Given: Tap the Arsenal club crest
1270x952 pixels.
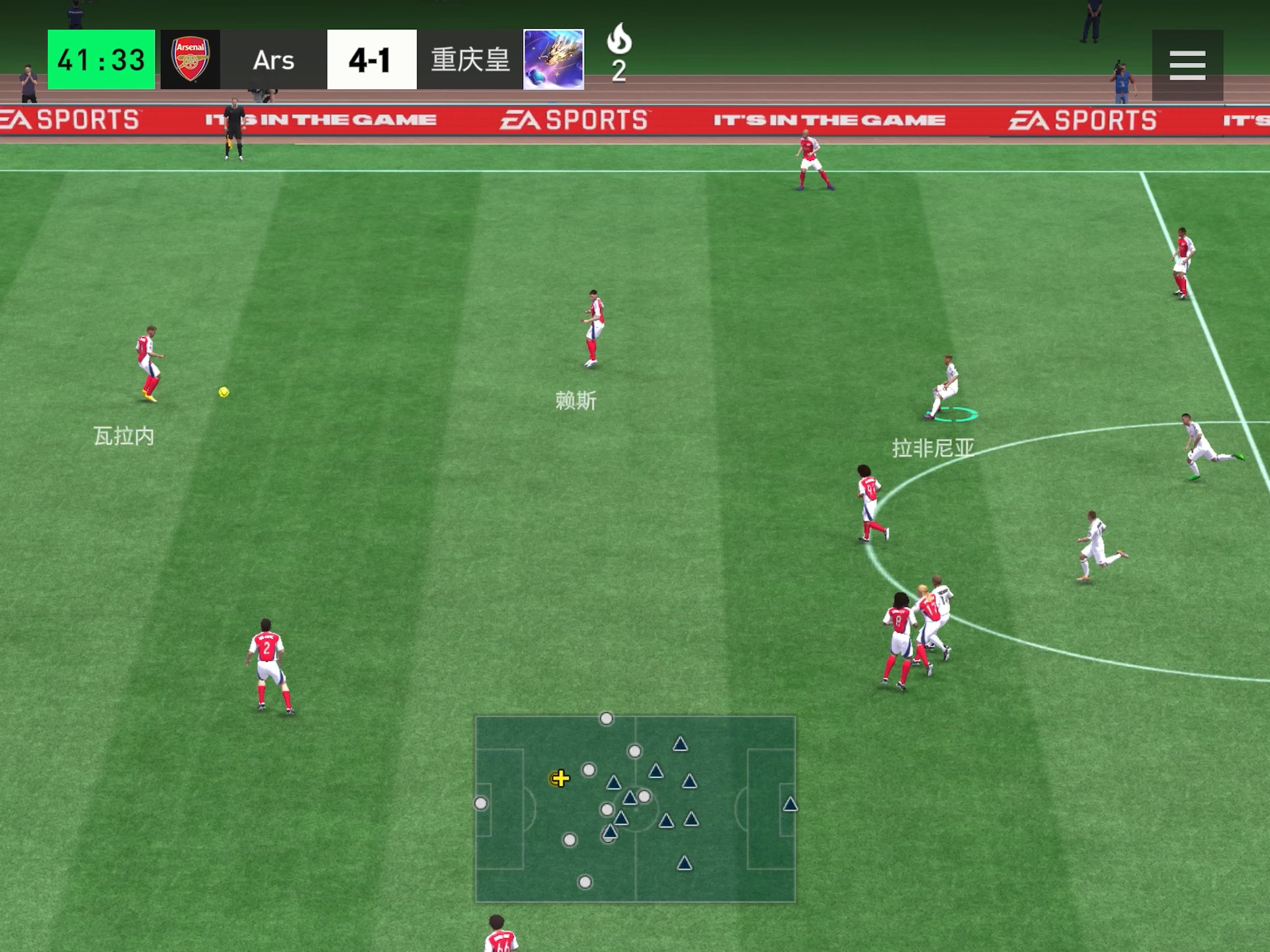Looking at the screenshot, I should tap(190, 59).
